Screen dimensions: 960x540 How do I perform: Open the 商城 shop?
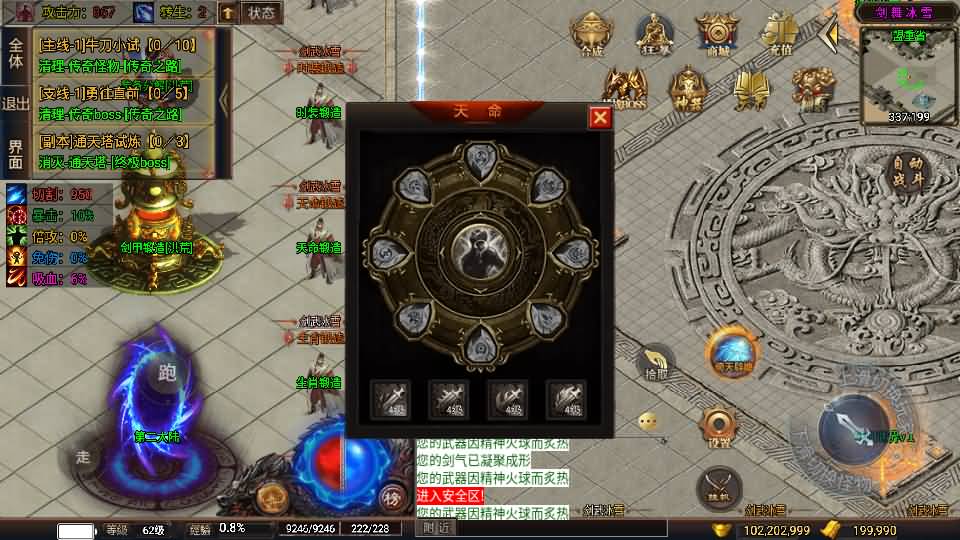[717, 35]
